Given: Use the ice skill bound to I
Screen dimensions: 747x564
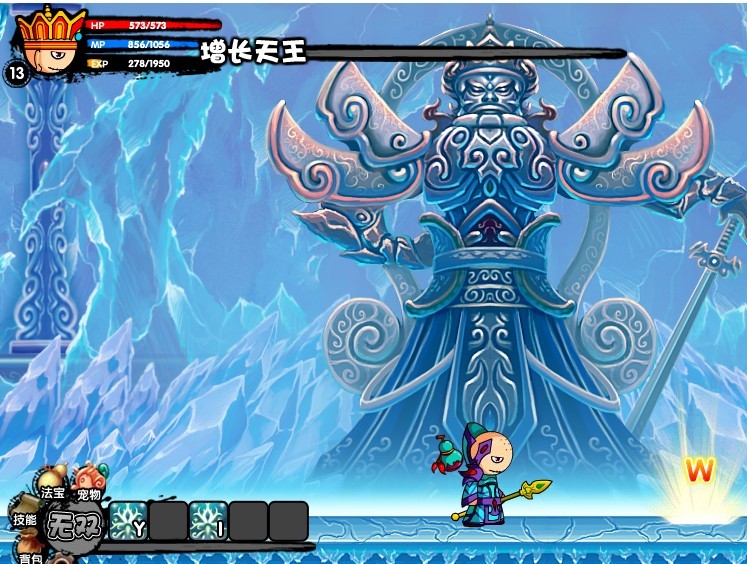Looking at the screenshot, I should point(208,521).
